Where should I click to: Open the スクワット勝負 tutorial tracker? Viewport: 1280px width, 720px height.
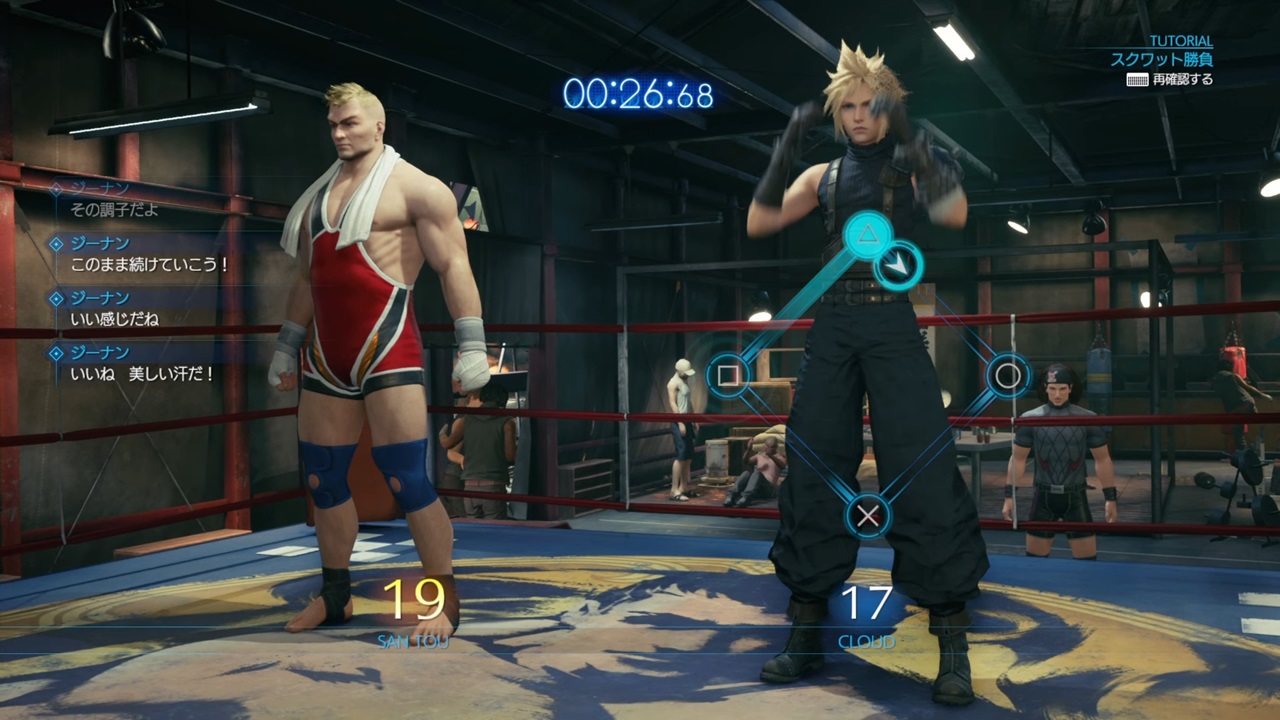point(1161,60)
